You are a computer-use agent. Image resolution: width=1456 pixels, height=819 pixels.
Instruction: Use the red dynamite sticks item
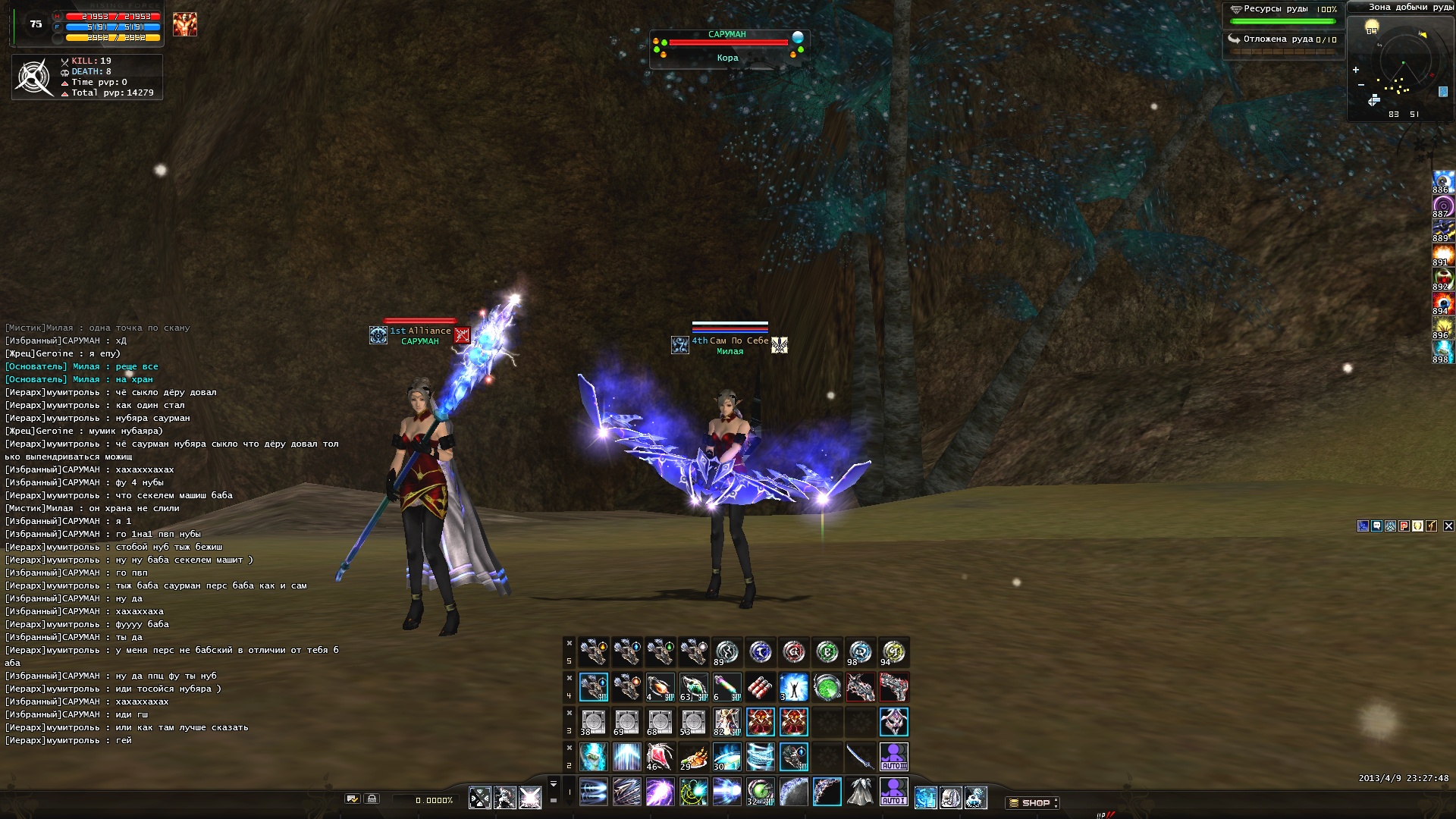760,687
